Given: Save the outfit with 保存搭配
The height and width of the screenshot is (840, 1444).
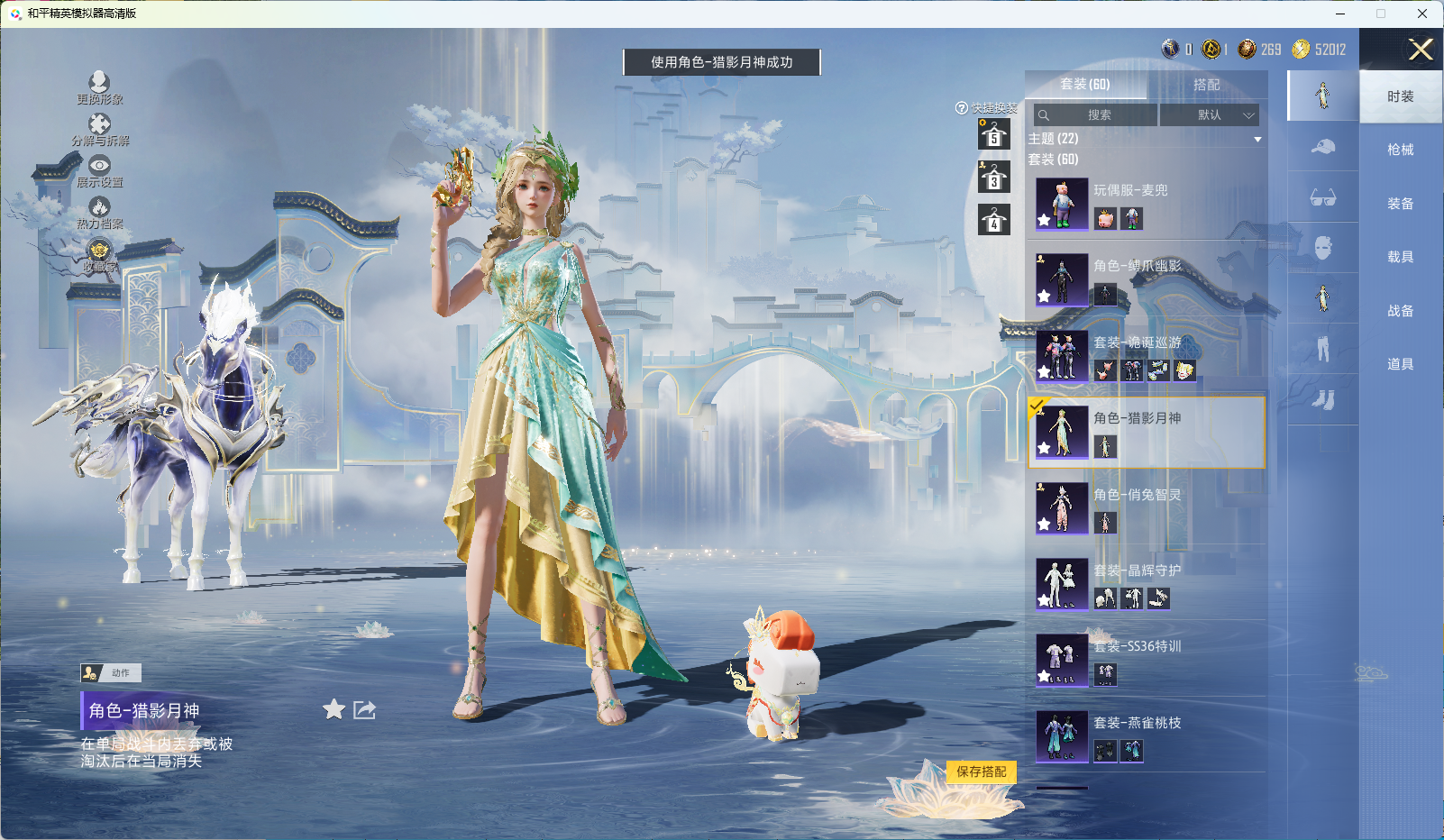Looking at the screenshot, I should coord(981,772).
